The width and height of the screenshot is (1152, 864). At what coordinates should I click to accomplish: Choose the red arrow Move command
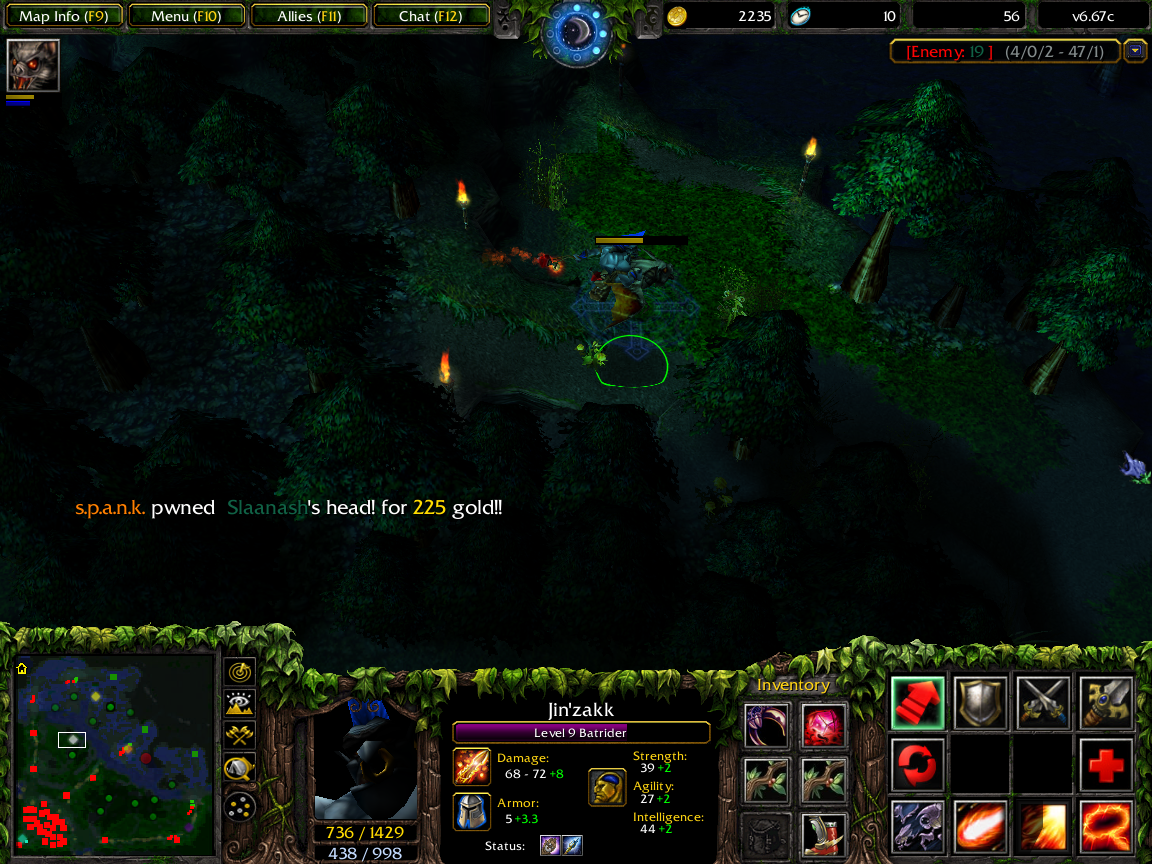point(918,702)
